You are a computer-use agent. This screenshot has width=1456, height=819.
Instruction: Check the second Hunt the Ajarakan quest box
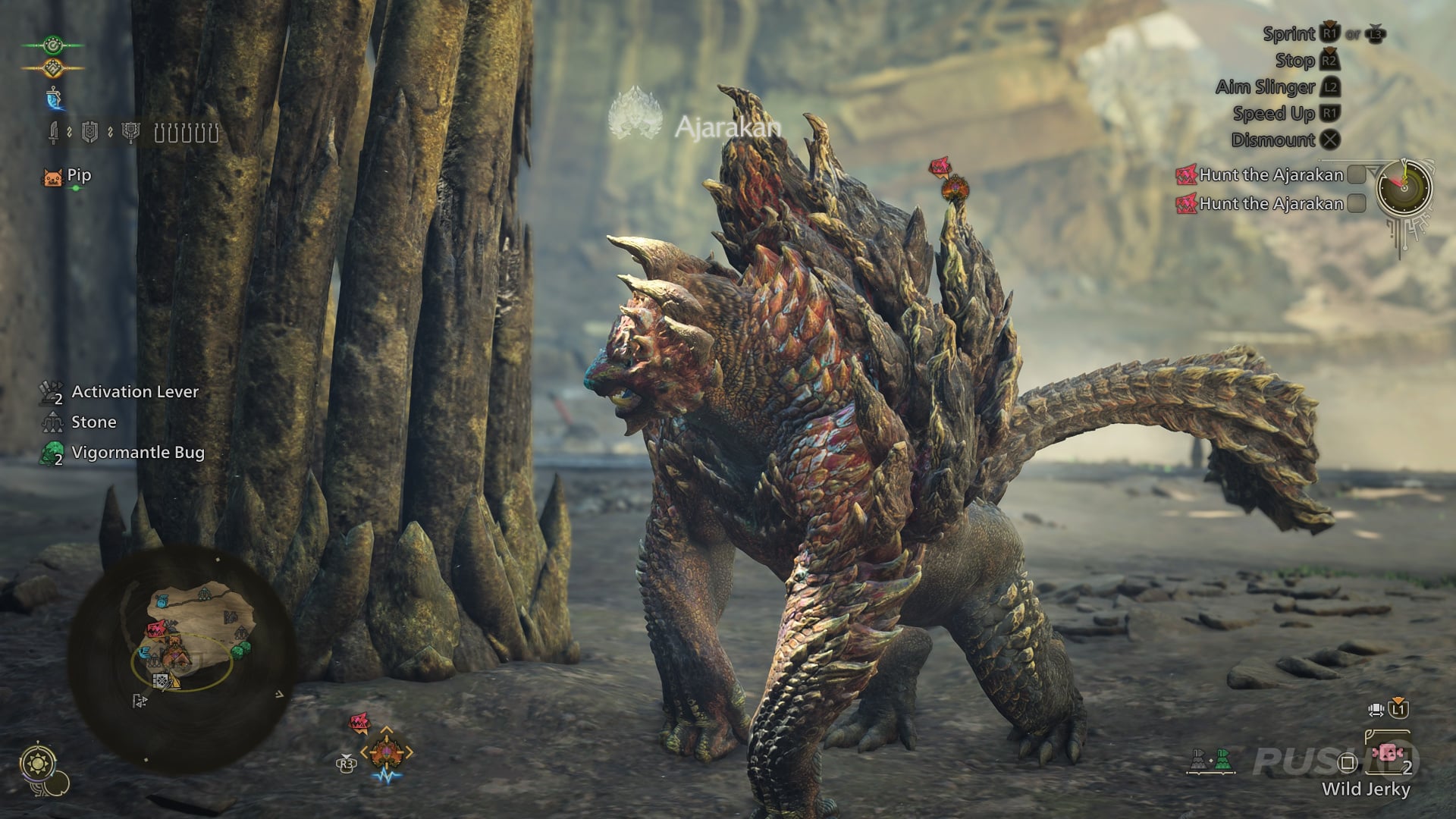1356,204
